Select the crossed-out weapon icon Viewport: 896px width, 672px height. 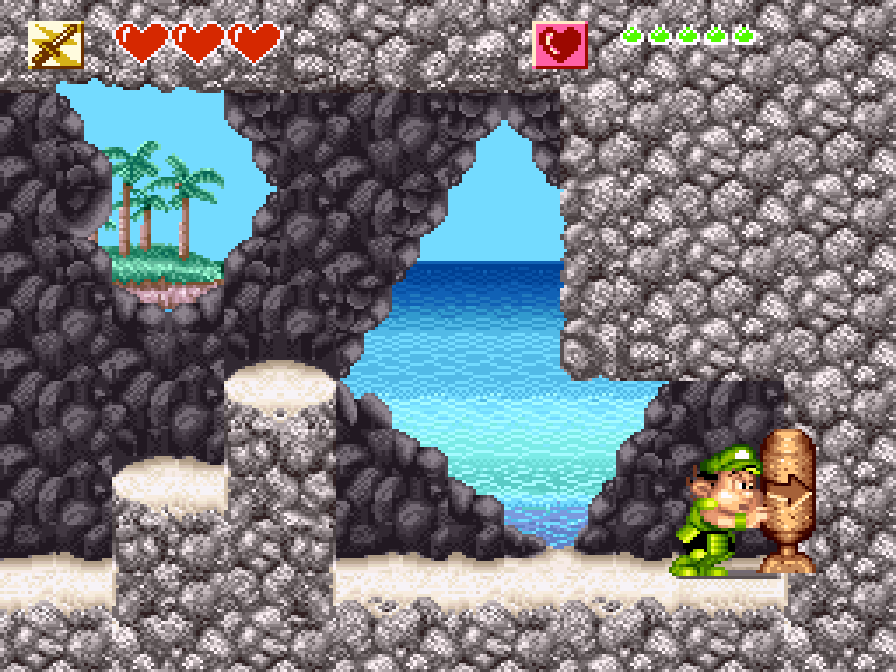click(x=55, y=45)
